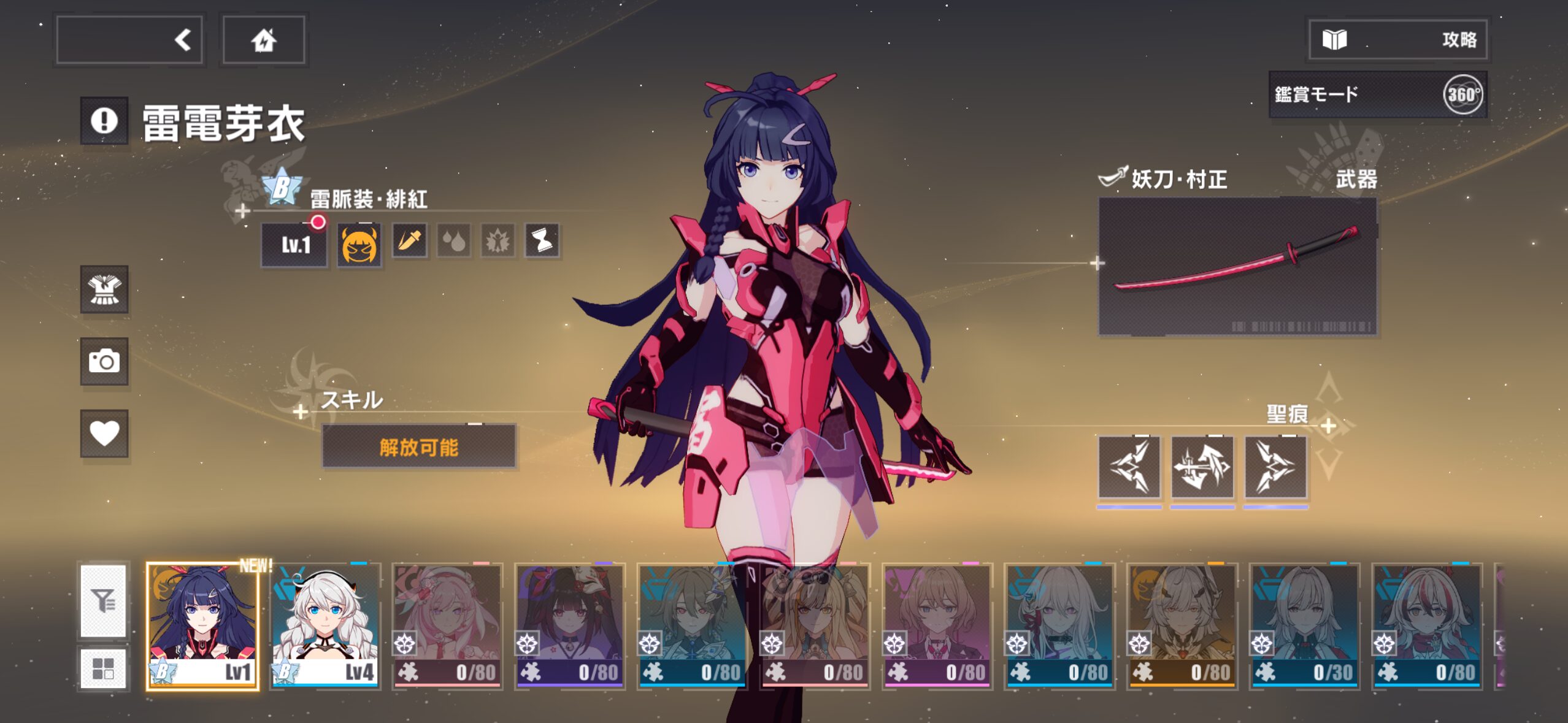
Task: Open the heart affection menu
Action: (104, 434)
